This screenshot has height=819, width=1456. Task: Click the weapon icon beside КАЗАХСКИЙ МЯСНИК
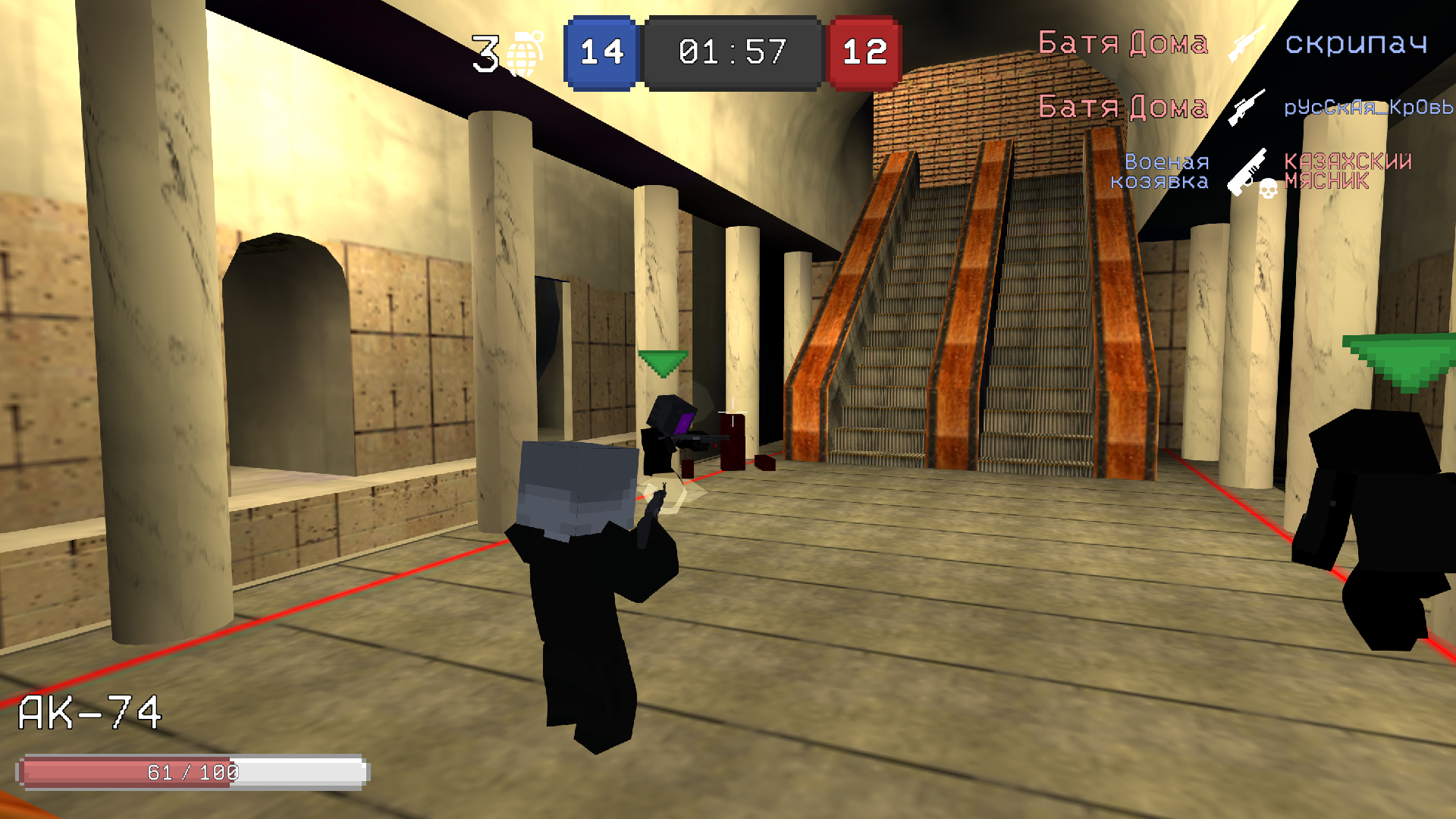(1244, 172)
